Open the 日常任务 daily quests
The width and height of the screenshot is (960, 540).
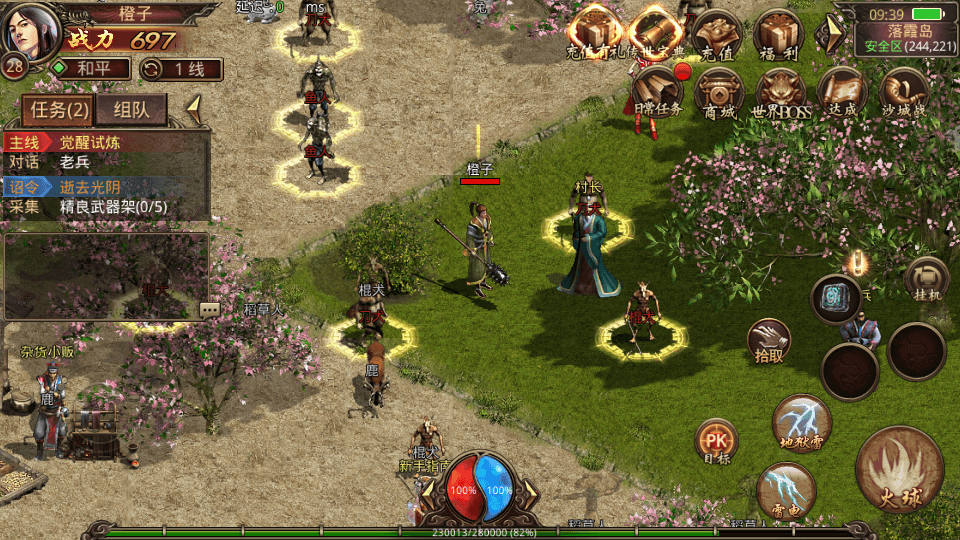[656, 92]
